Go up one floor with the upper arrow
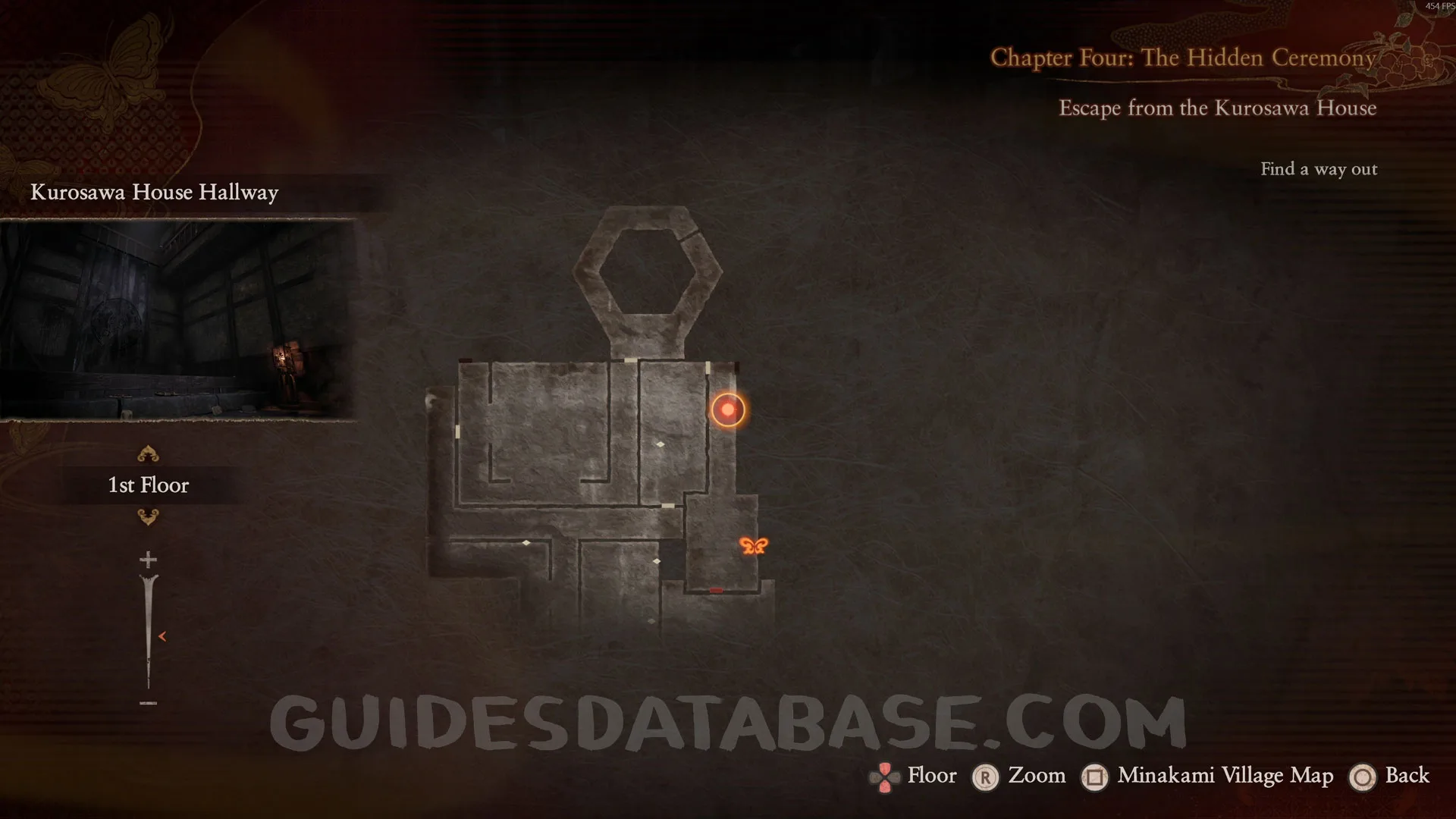1456x819 pixels. coord(148,454)
